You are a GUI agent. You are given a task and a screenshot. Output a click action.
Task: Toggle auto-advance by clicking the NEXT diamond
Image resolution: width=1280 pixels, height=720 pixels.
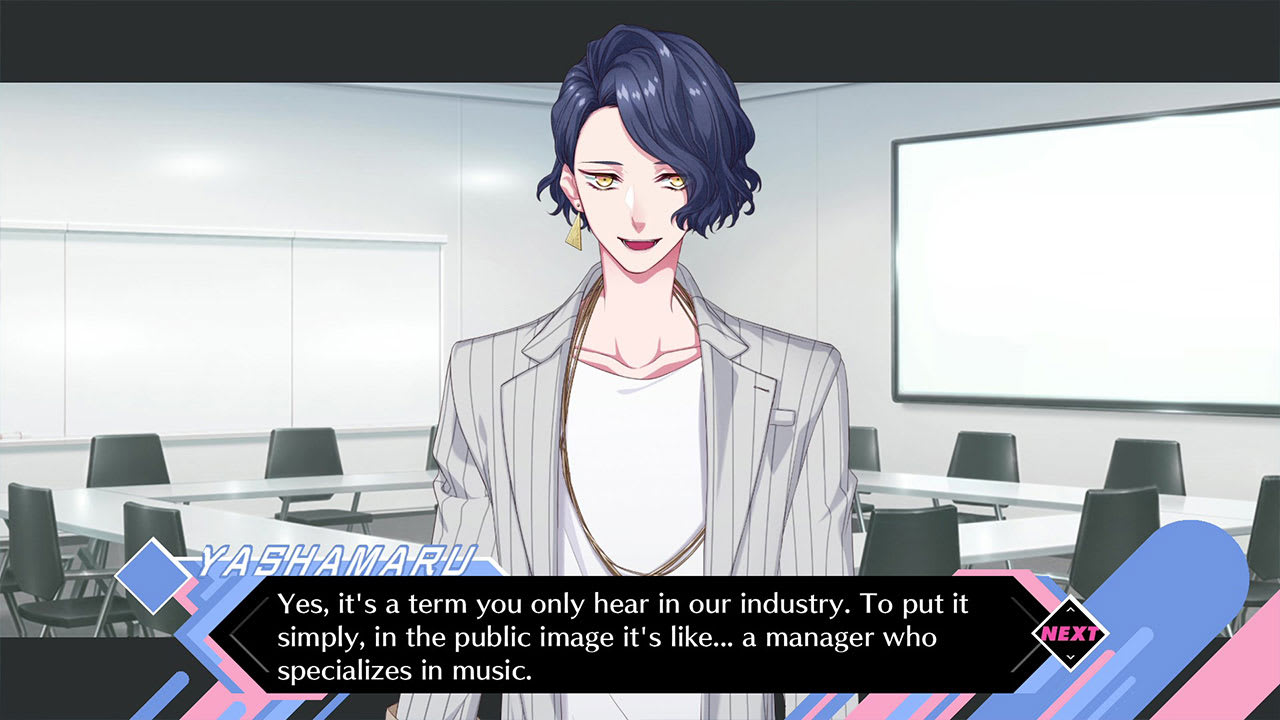pyautogui.click(x=1073, y=633)
